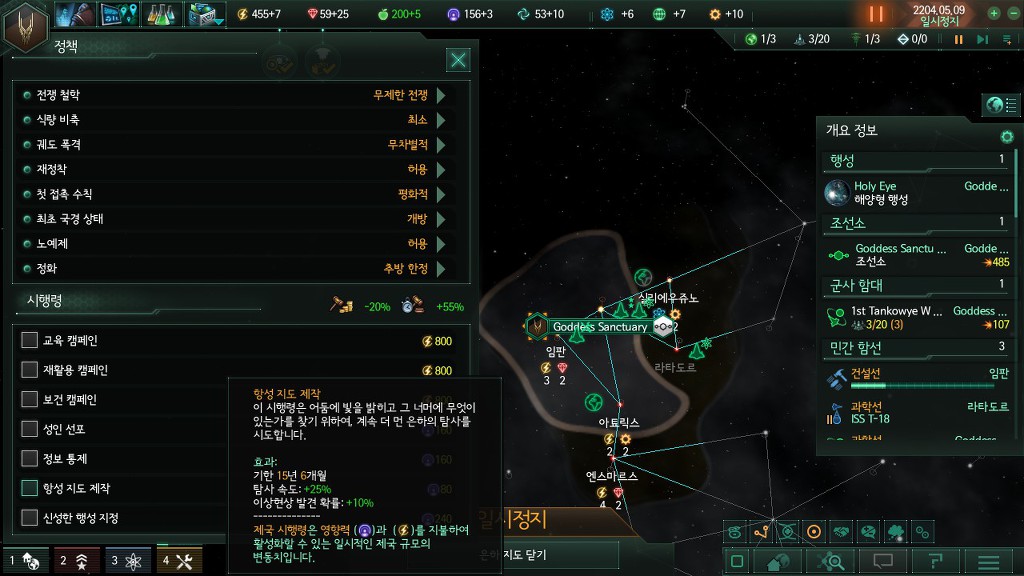The height and width of the screenshot is (576, 1024).
Task: Open the galaxy search magnifier button
Action: click(831, 562)
